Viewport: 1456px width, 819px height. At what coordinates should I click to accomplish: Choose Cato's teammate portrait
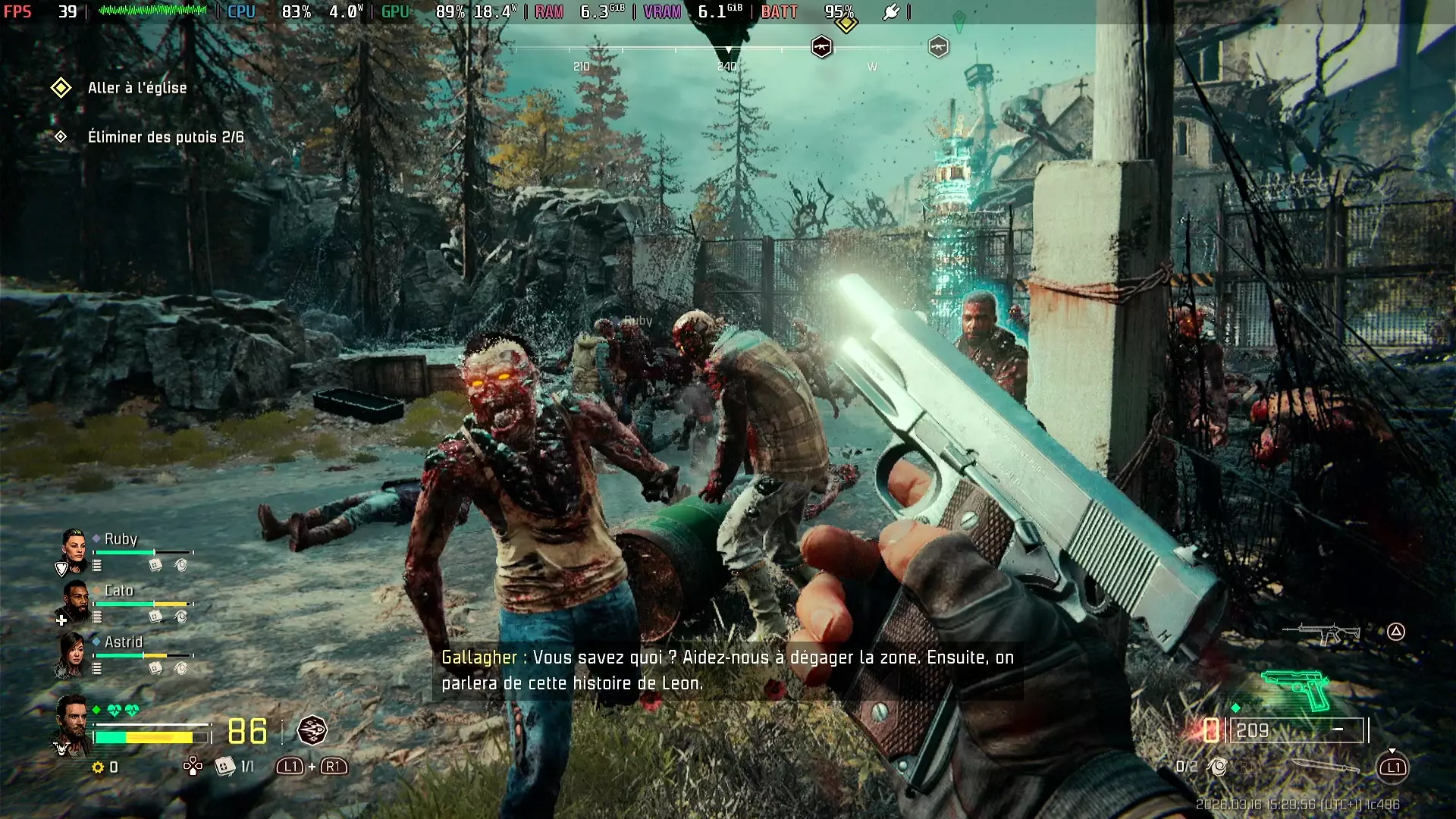click(75, 601)
